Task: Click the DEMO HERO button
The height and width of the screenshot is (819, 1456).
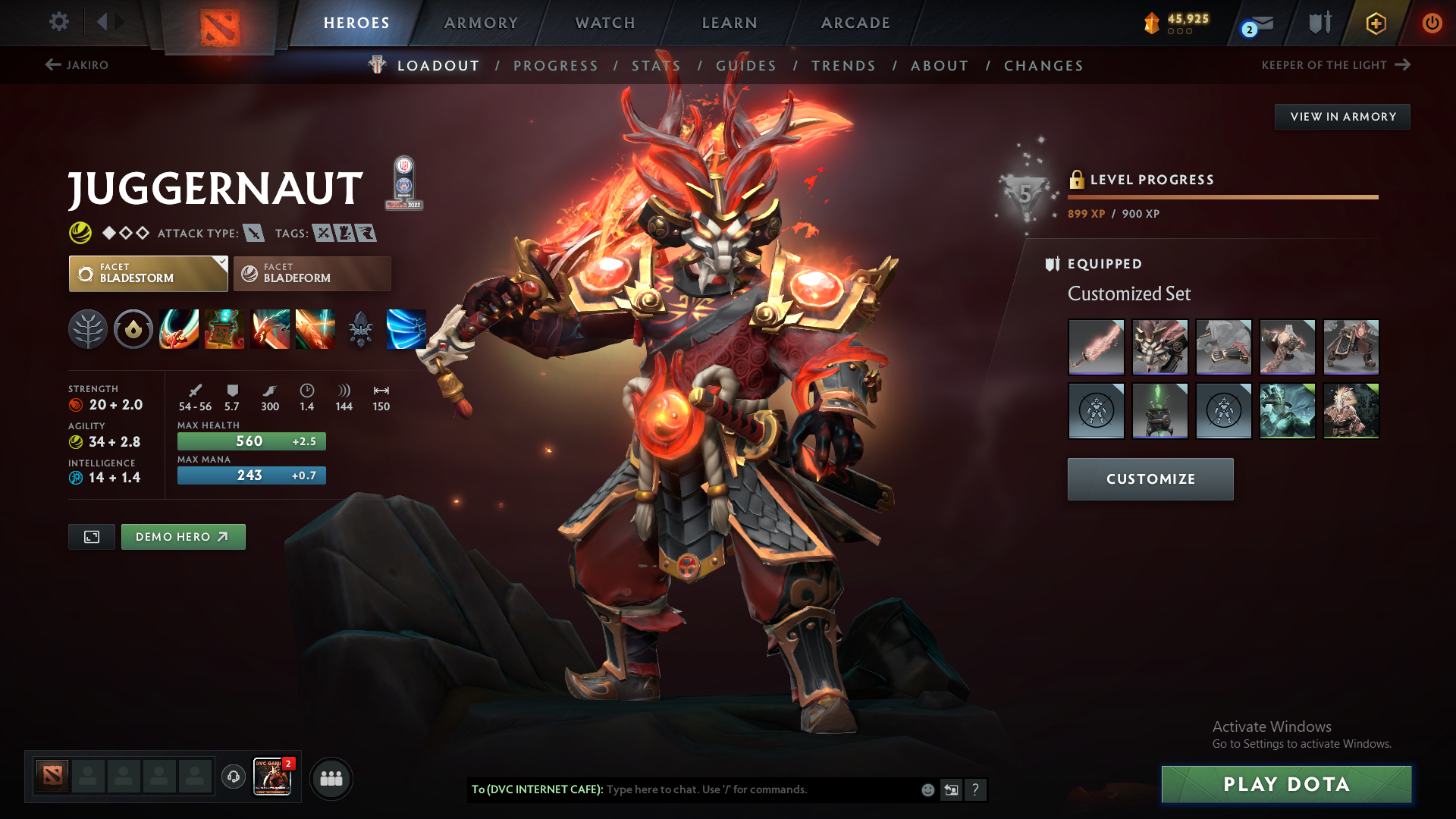Action: tap(183, 536)
